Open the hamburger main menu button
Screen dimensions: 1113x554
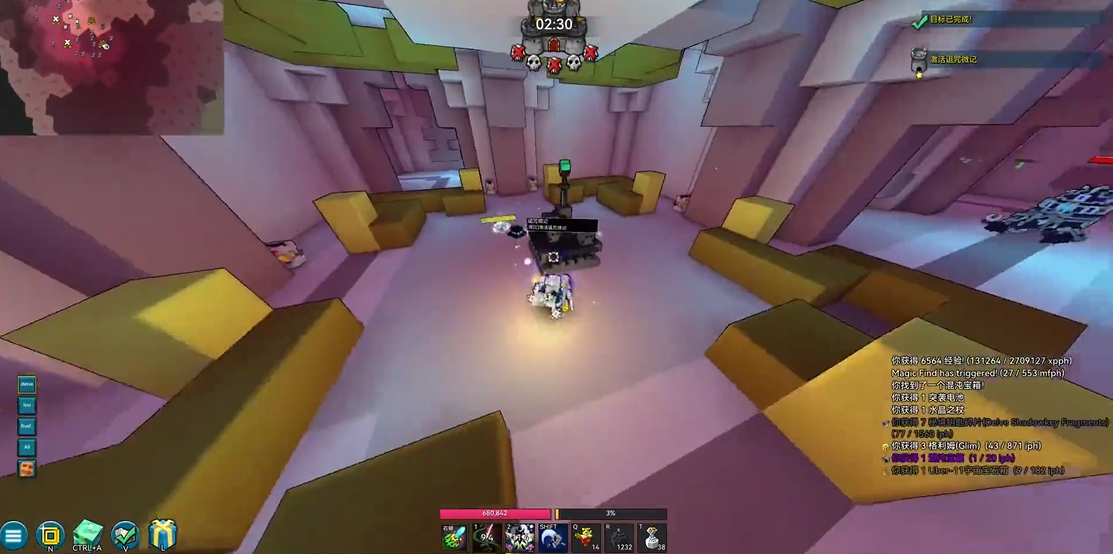point(13,535)
